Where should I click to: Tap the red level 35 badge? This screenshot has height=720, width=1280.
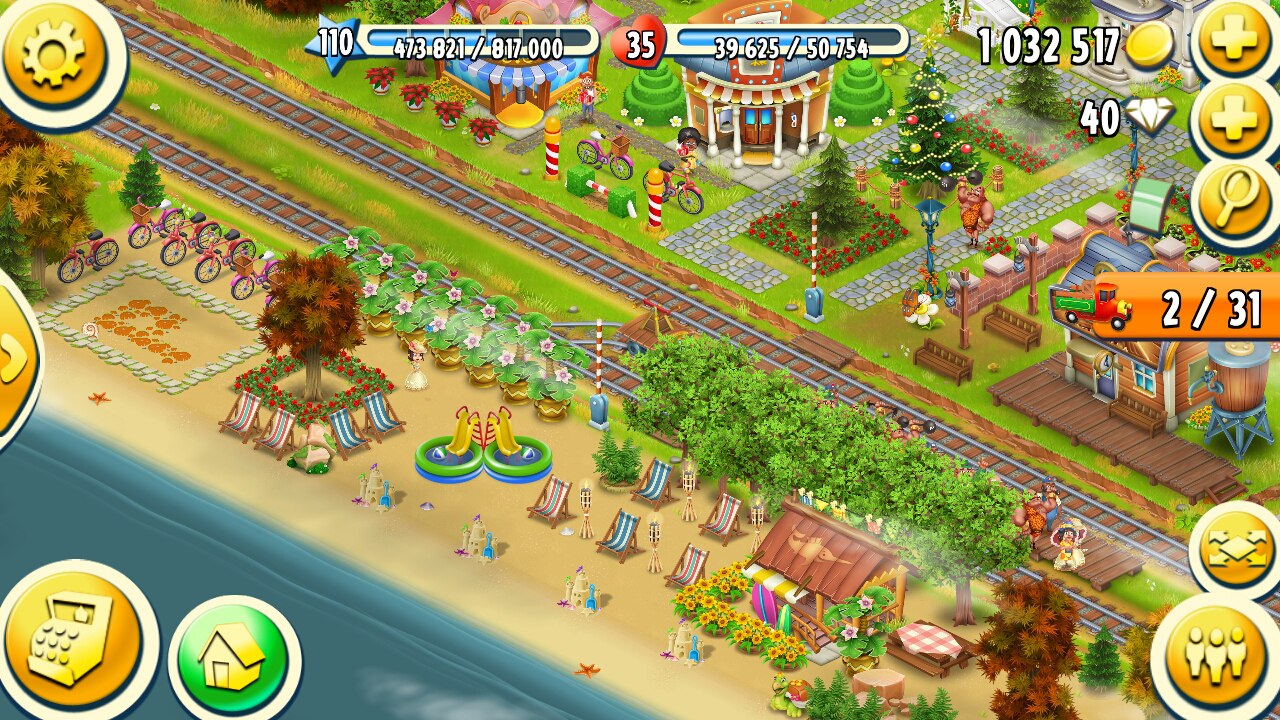641,46
